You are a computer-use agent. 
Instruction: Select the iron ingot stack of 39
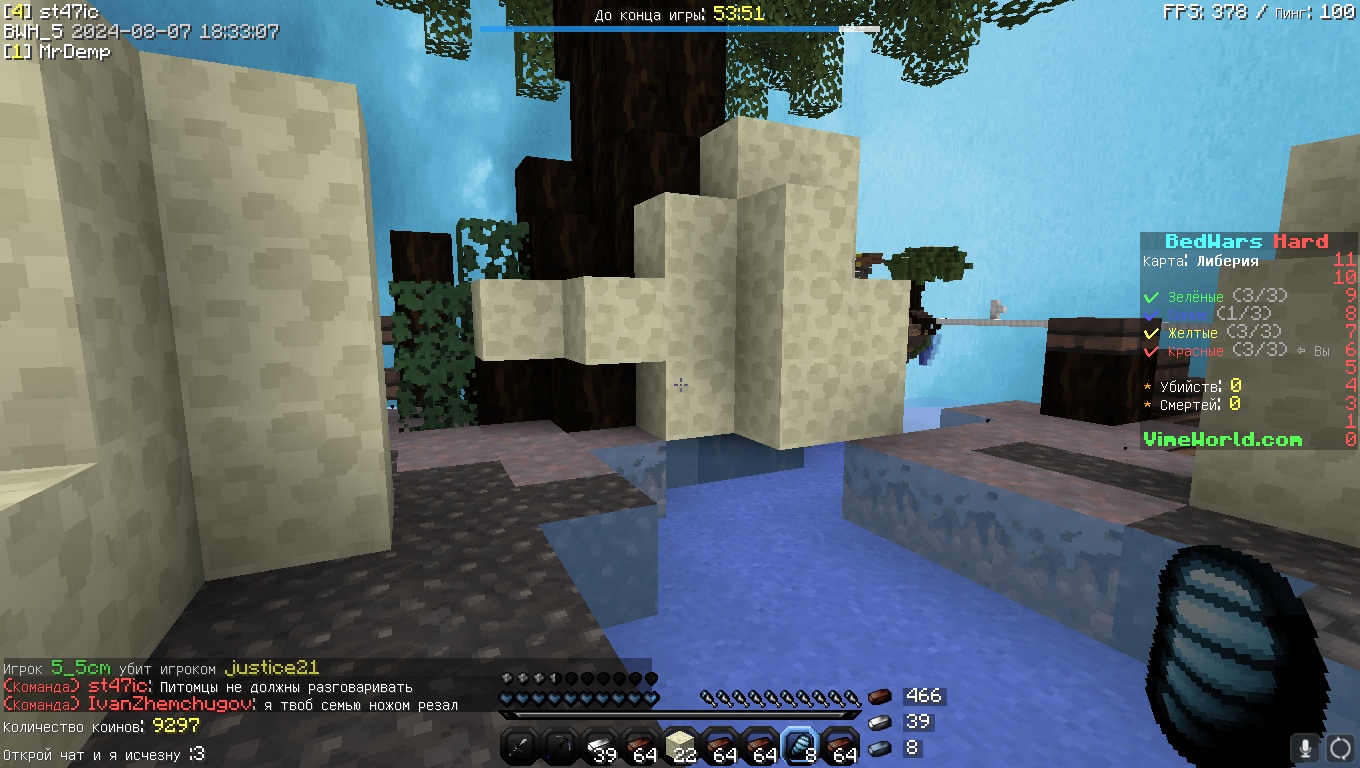601,745
